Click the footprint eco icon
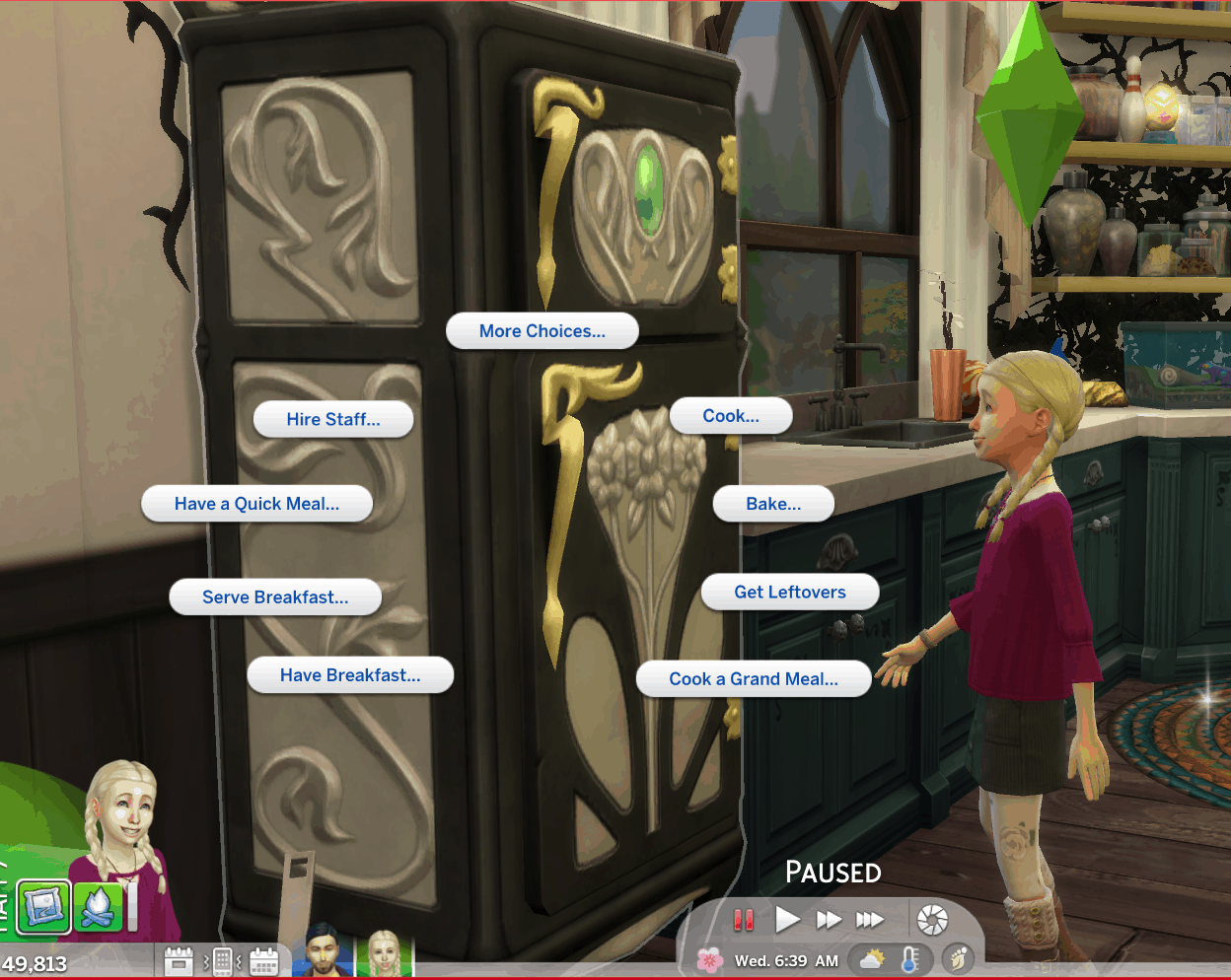This screenshot has width=1231, height=980. [957, 958]
